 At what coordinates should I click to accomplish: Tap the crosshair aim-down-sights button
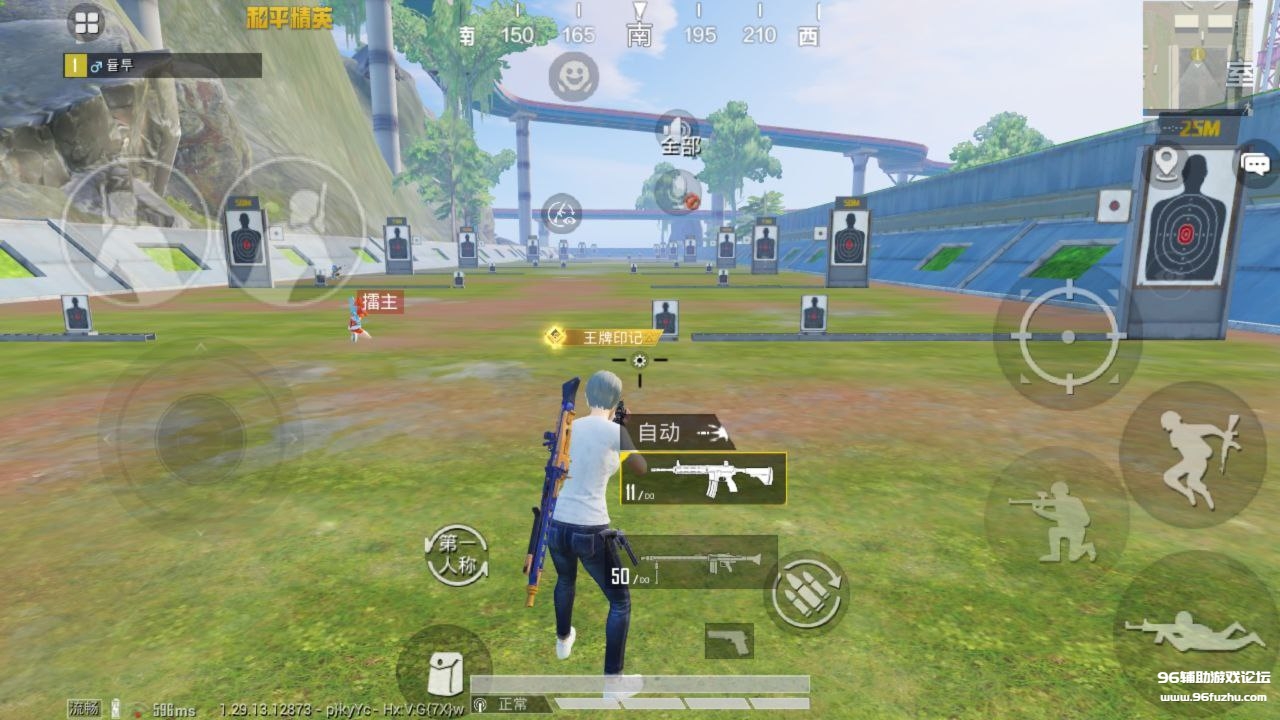tap(1068, 336)
